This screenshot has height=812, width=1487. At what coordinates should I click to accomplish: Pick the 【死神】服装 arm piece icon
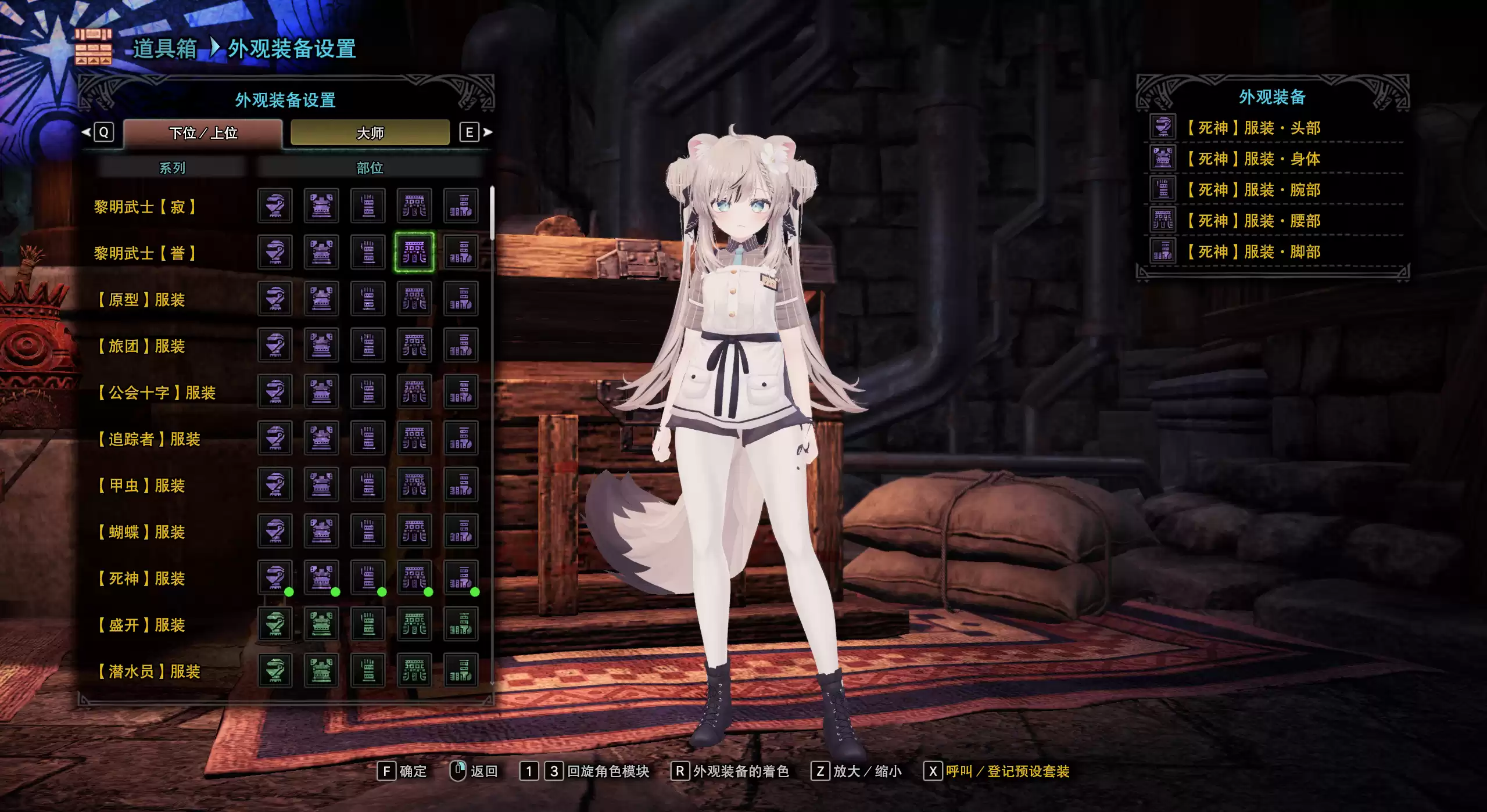pyautogui.click(x=368, y=577)
